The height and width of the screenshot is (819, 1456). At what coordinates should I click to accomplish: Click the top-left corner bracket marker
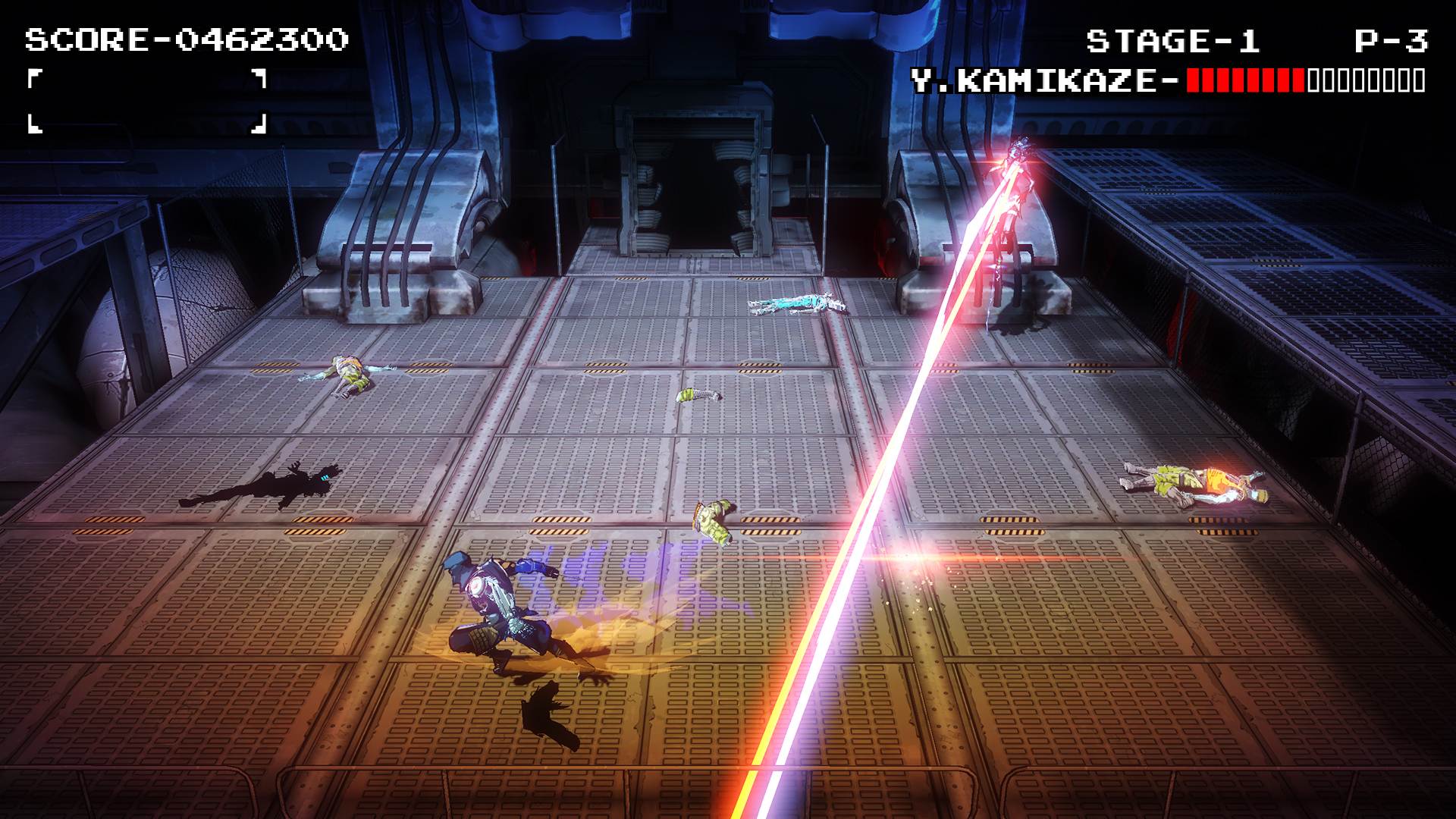(x=34, y=80)
